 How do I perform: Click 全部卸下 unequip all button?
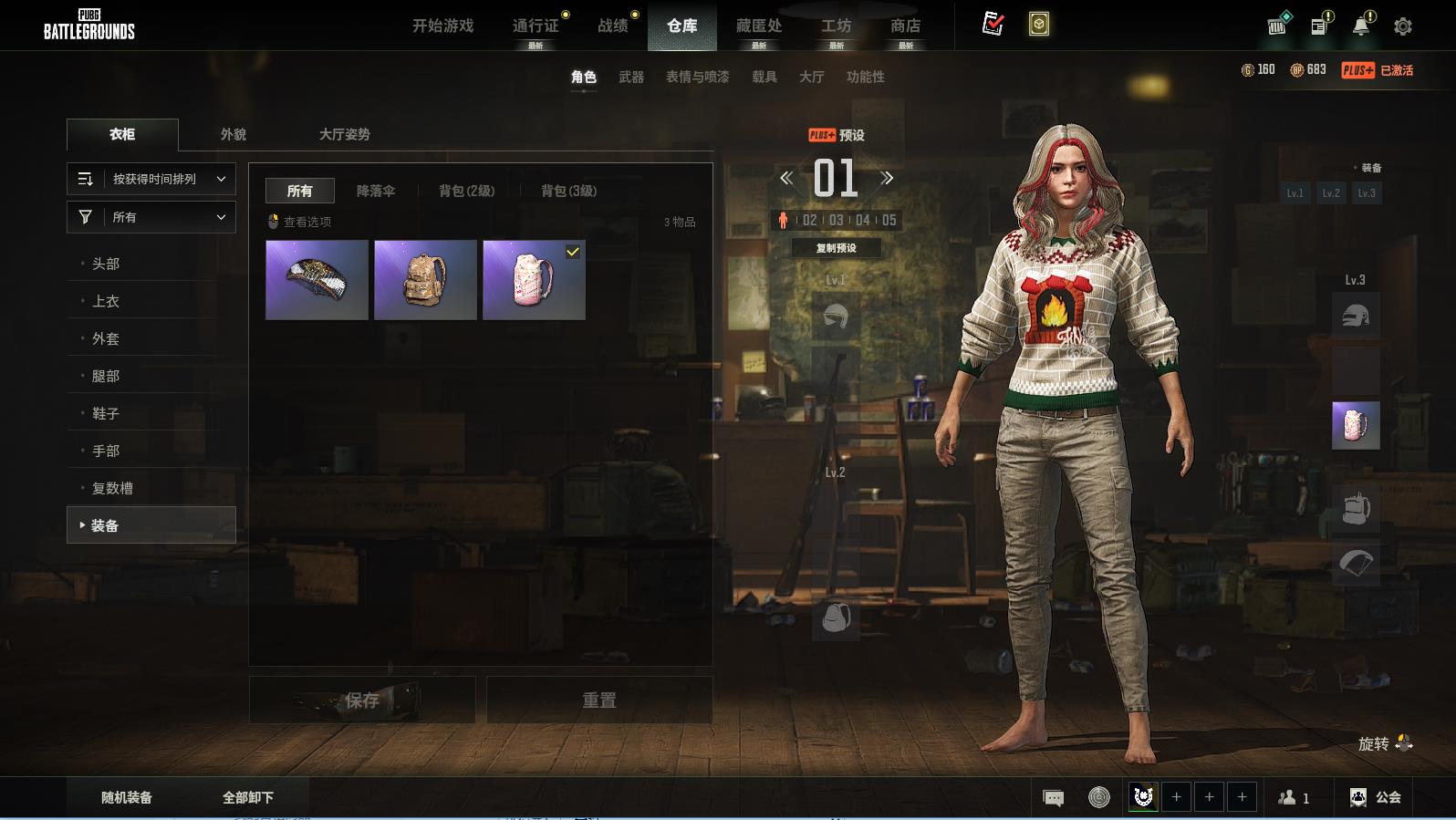pos(248,797)
